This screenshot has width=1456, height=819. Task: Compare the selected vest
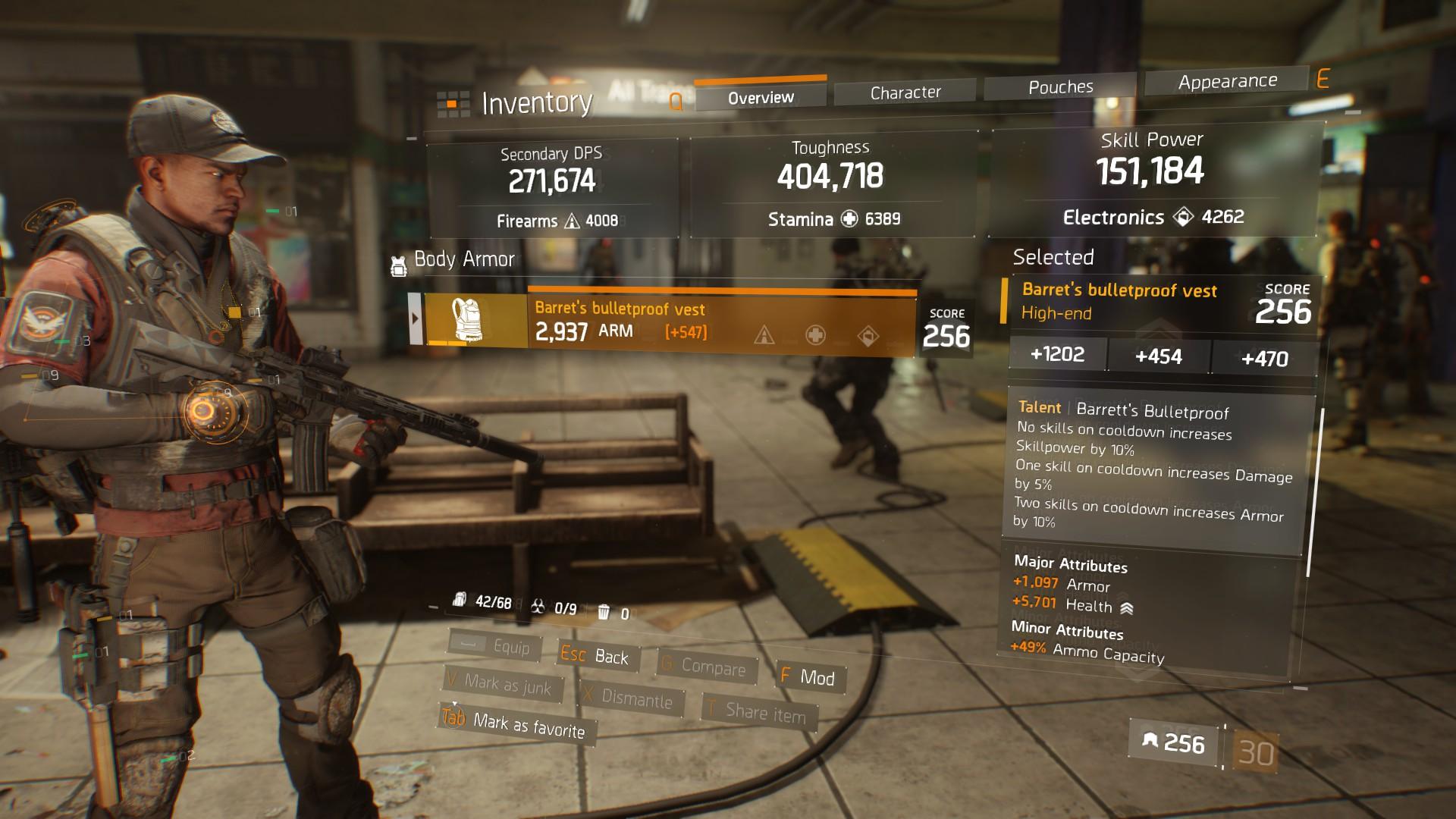(704, 666)
